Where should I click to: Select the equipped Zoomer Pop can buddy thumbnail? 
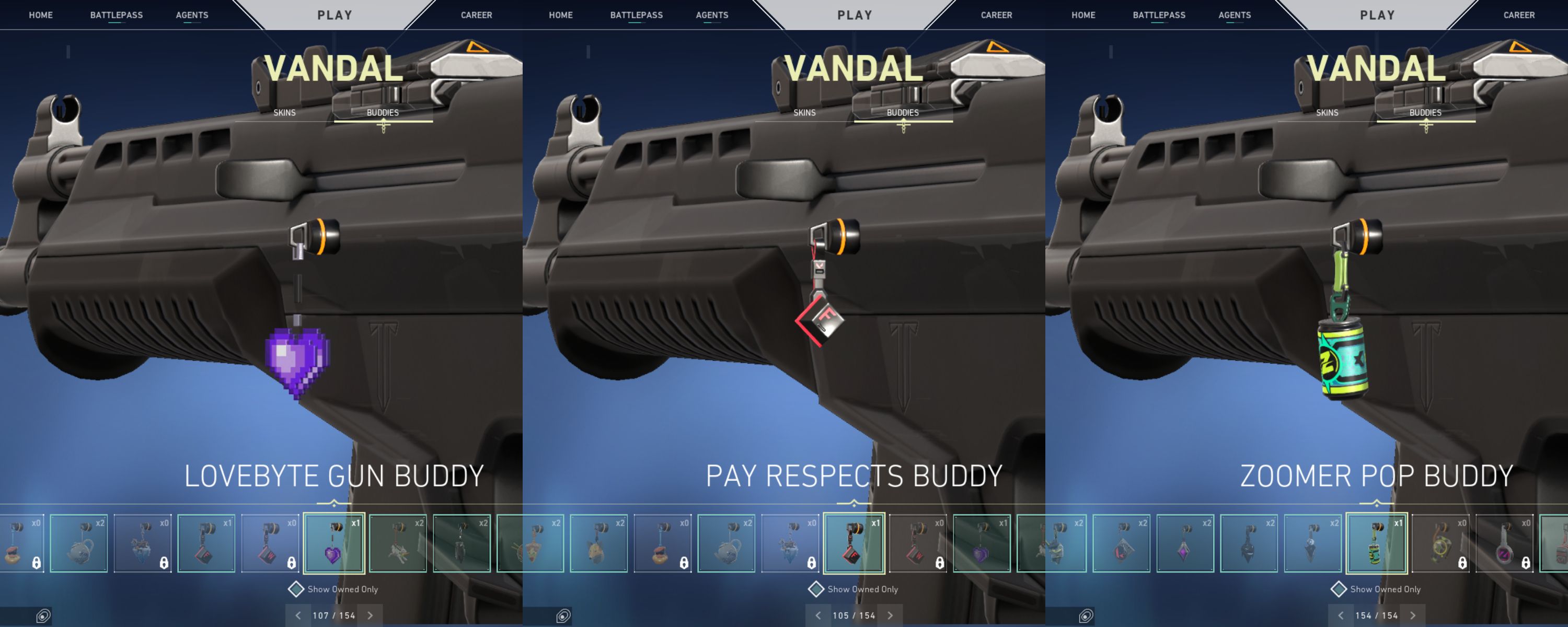tap(1377, 543)
